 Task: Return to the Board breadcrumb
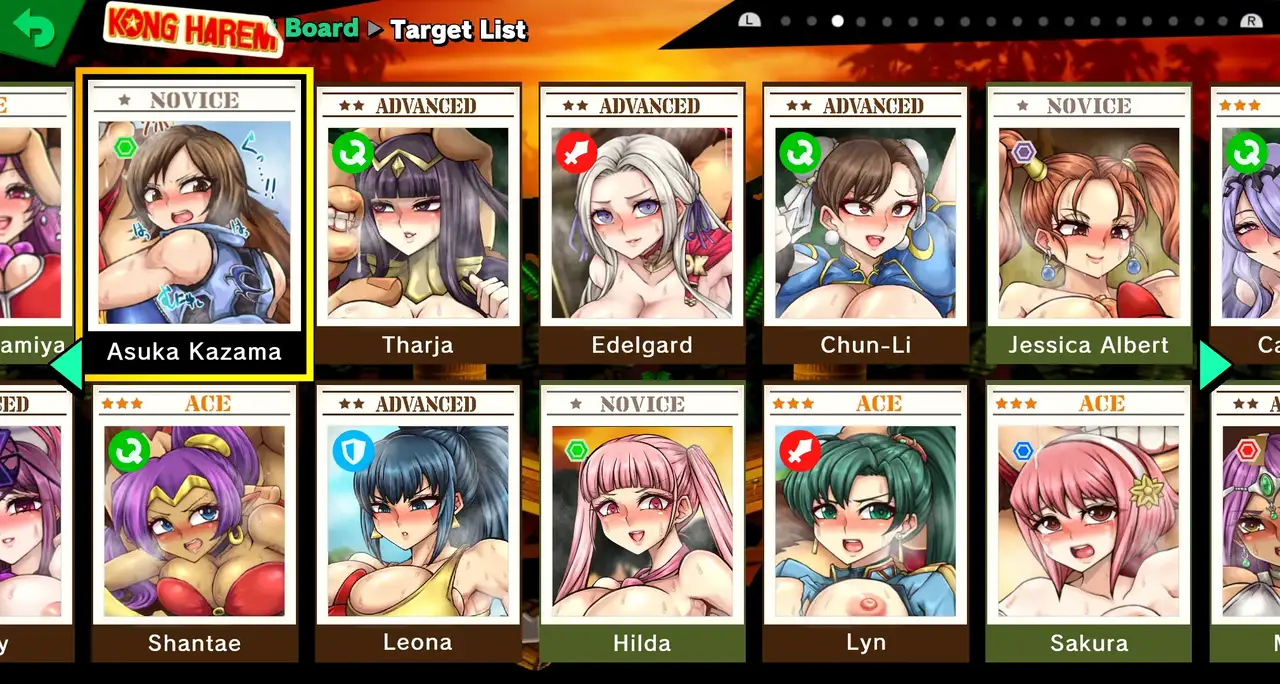[x=321, y=29]
